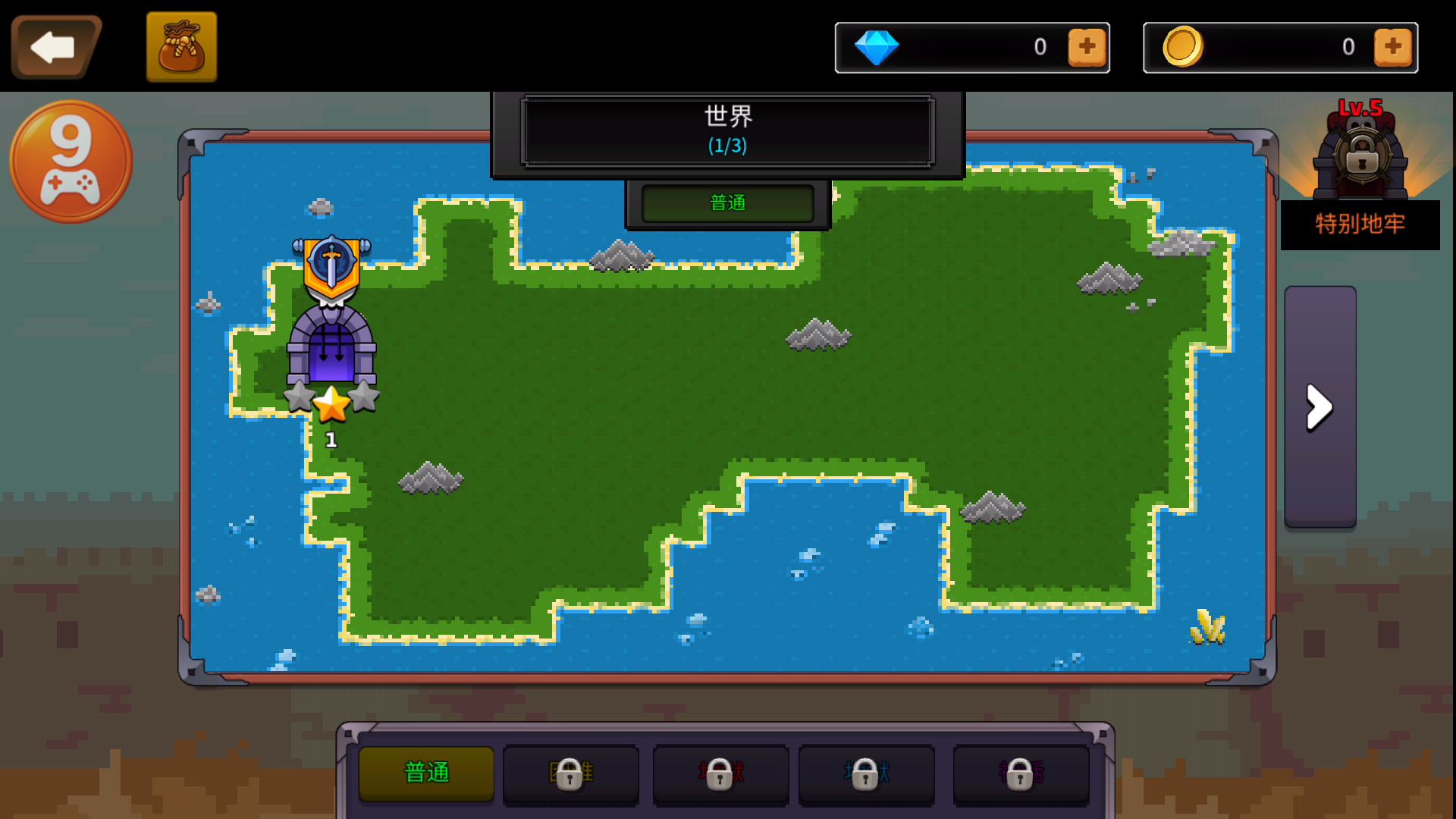Select the locked red difficulty tab
Viewport: 1456px width, 819px height.
(720, 773)
